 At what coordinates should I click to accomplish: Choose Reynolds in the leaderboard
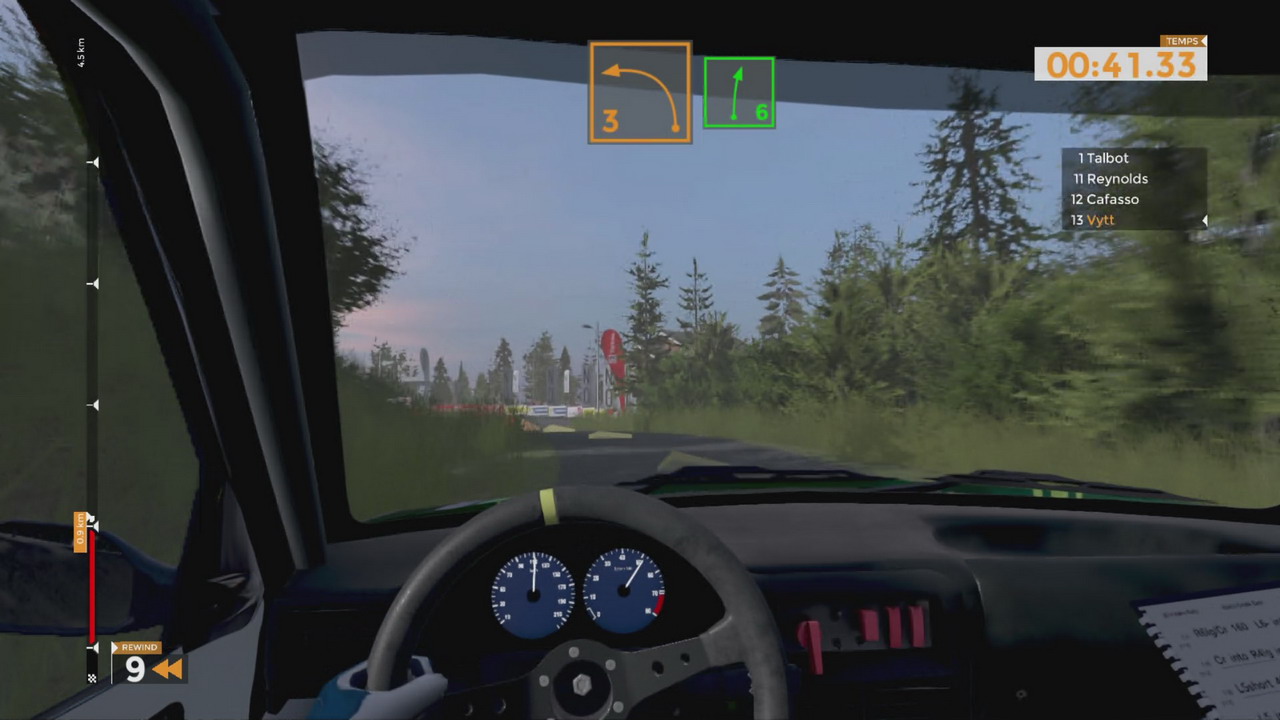pyautogui.click(x=1110, y=179)
